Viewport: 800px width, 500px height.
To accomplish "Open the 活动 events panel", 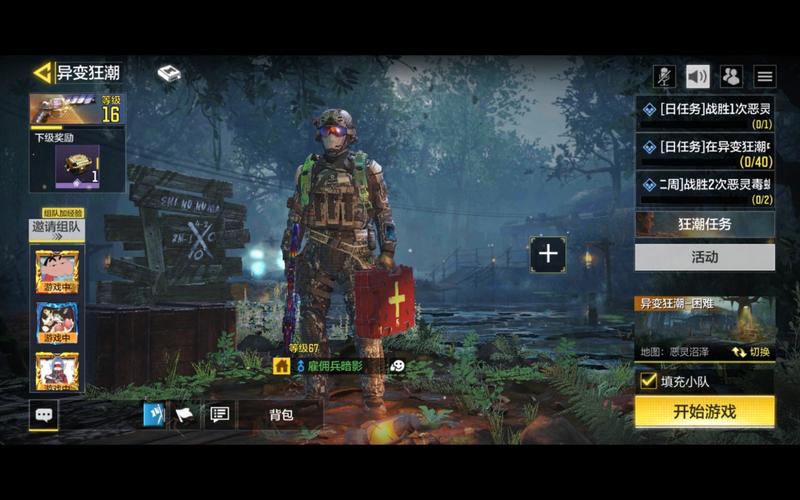I will [x=704, y=257].
